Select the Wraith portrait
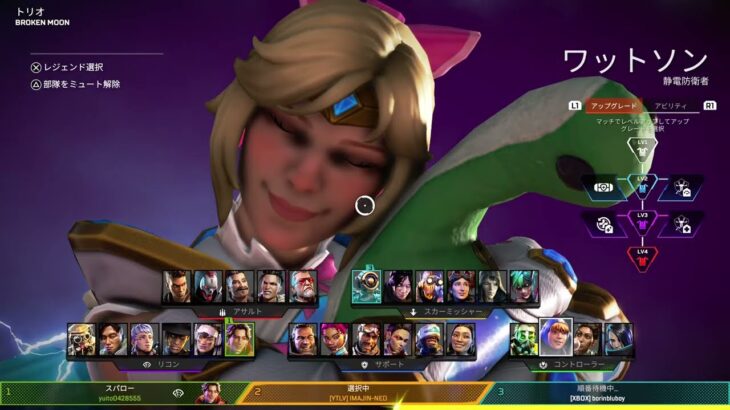 click(x=398, y=286)
